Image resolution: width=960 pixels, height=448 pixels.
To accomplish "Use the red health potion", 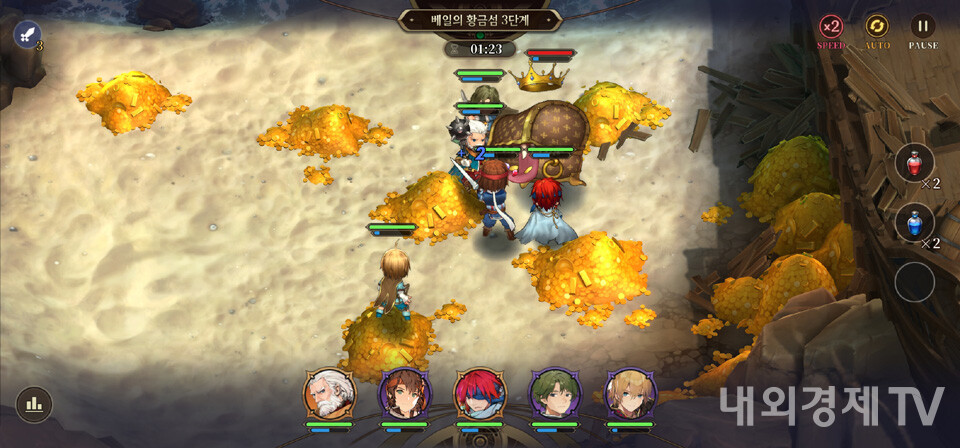I will pos(914,163).
